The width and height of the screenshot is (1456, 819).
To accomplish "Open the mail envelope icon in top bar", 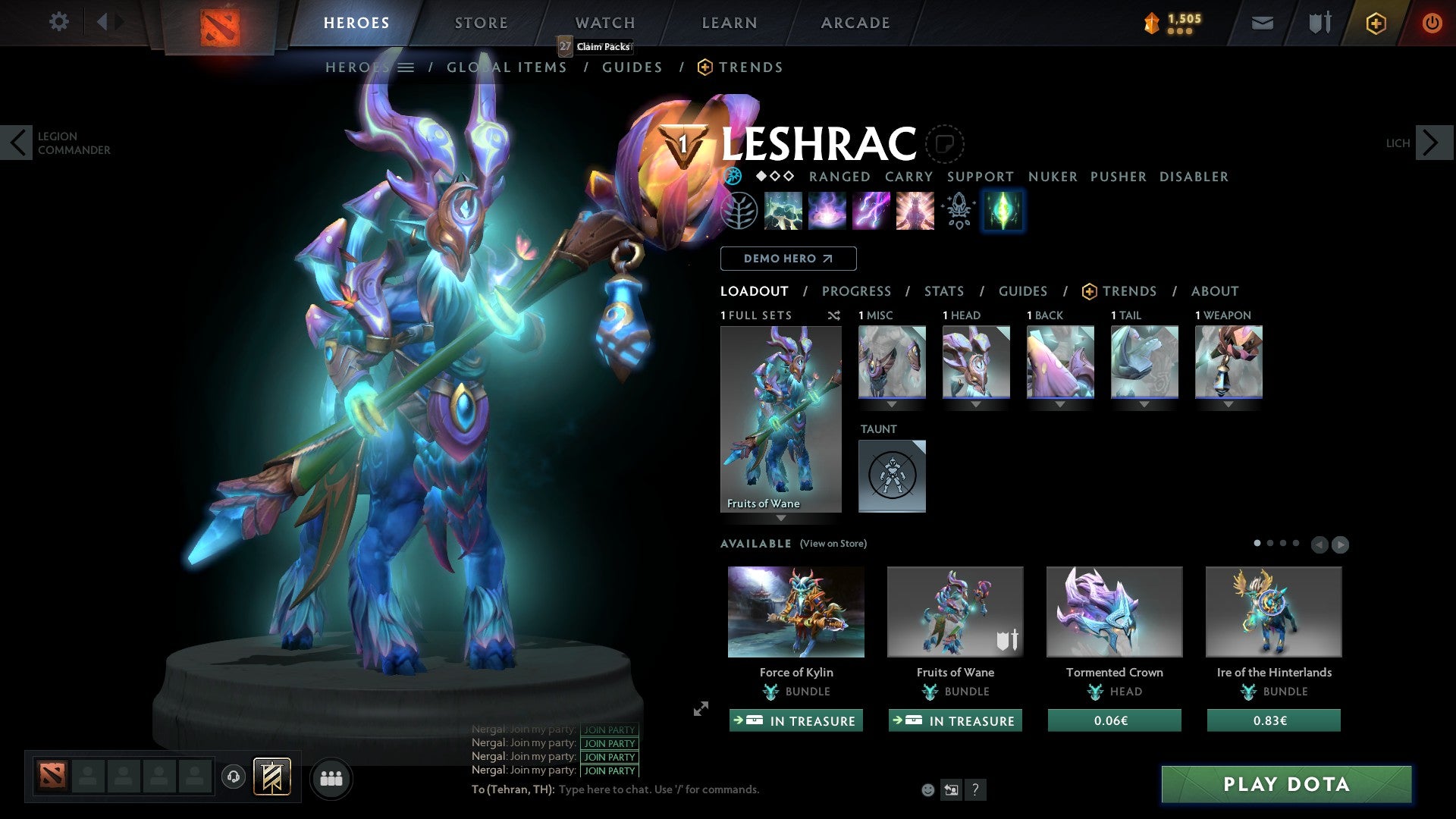I will coord(1262,23).
